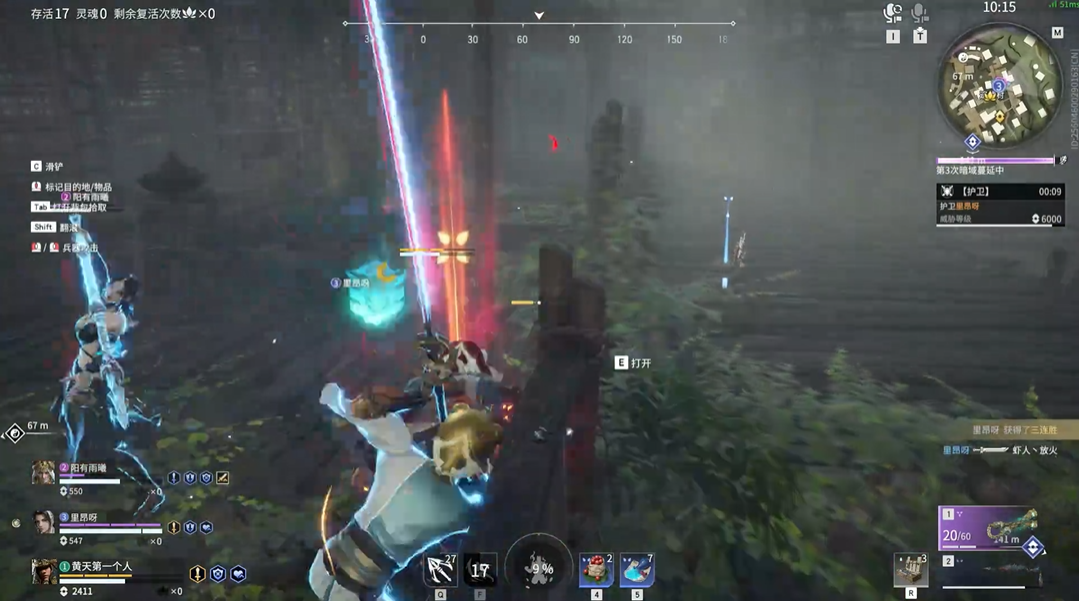Click the rage meter showing 9%

click(539, 567)
